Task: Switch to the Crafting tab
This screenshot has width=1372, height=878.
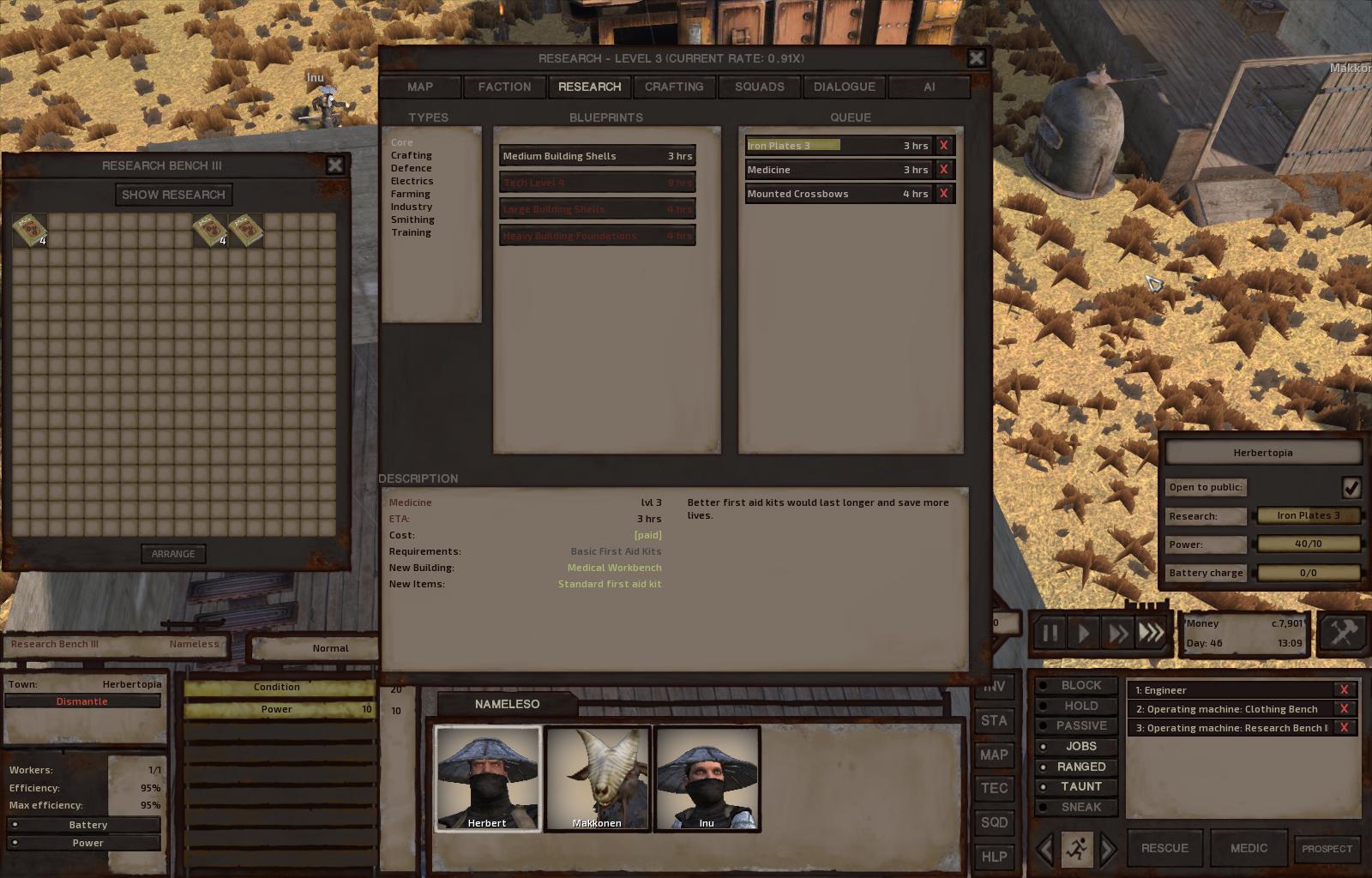Action: [674, 87]
